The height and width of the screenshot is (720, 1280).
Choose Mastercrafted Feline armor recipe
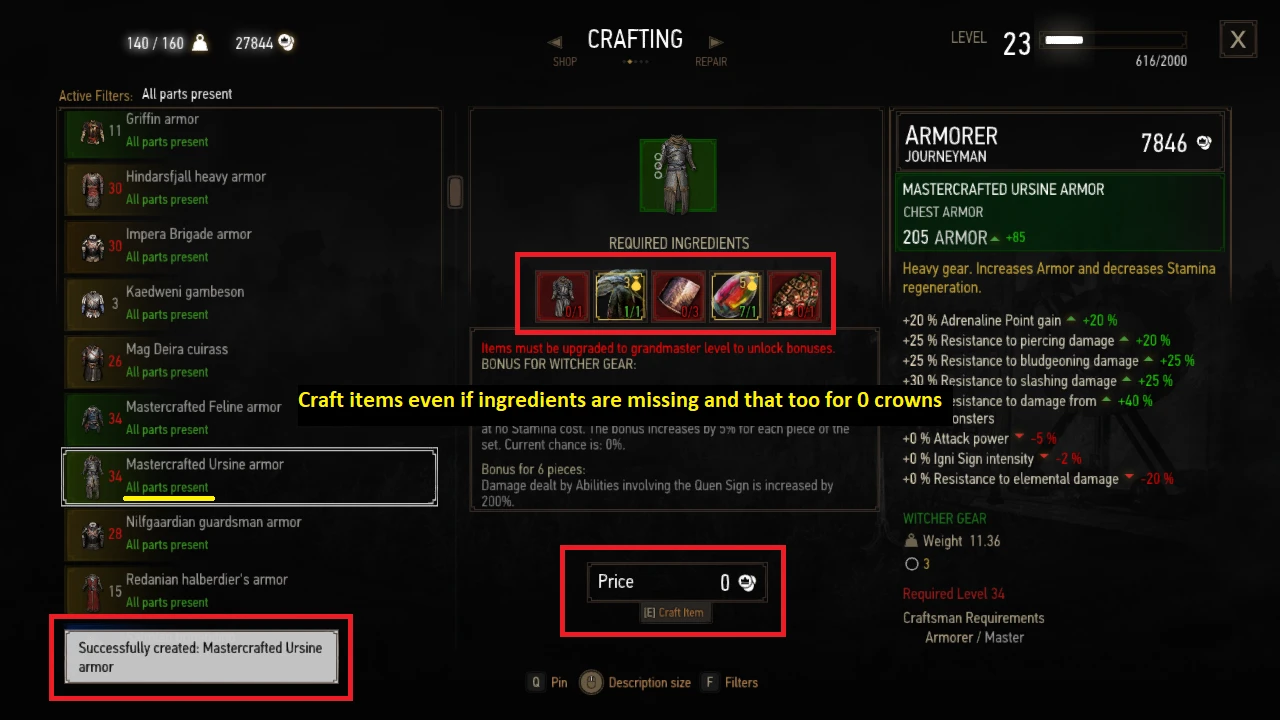click(x=250, y=418)
